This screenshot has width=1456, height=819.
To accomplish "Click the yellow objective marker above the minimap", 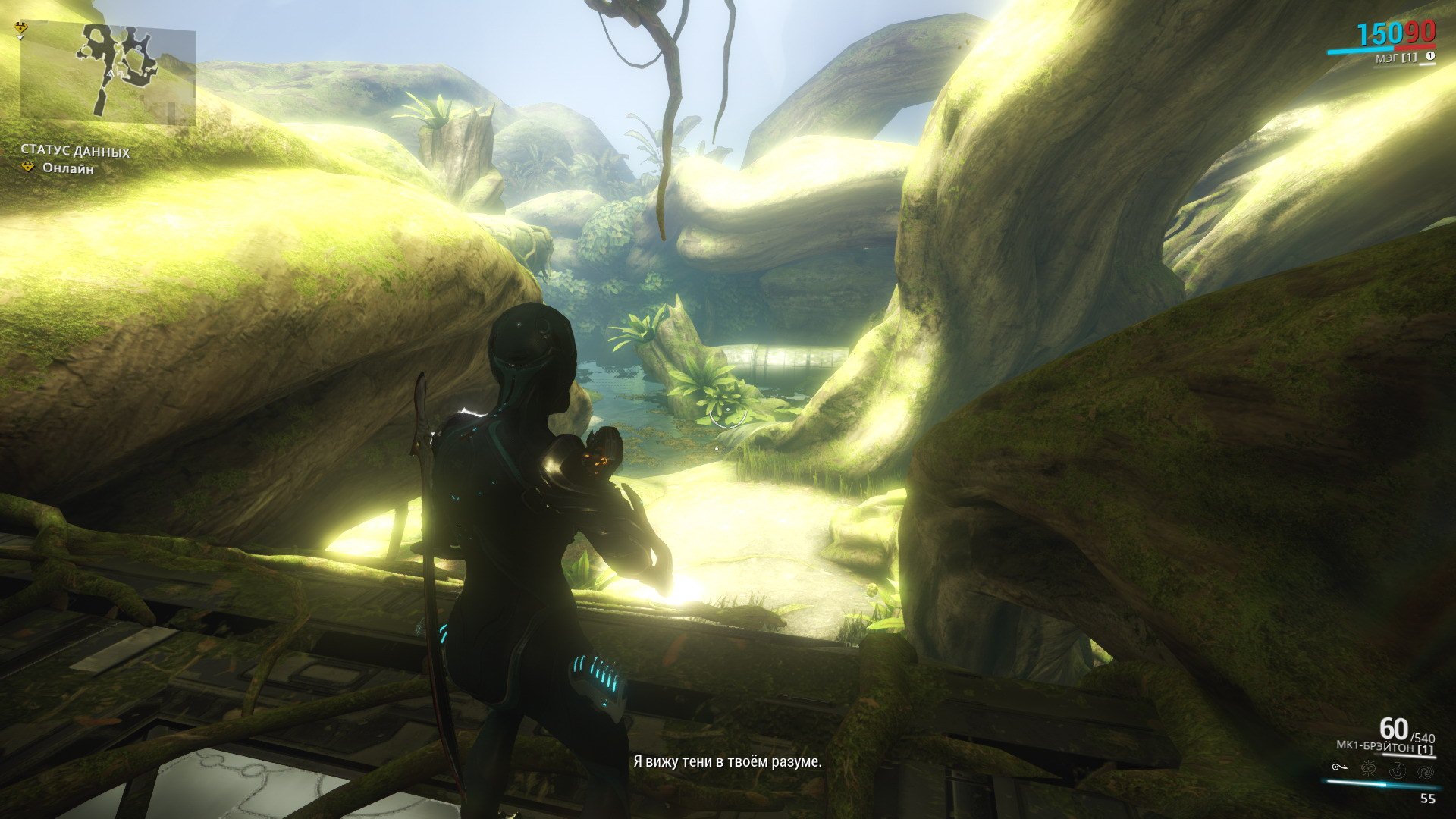I will point(20,29).
